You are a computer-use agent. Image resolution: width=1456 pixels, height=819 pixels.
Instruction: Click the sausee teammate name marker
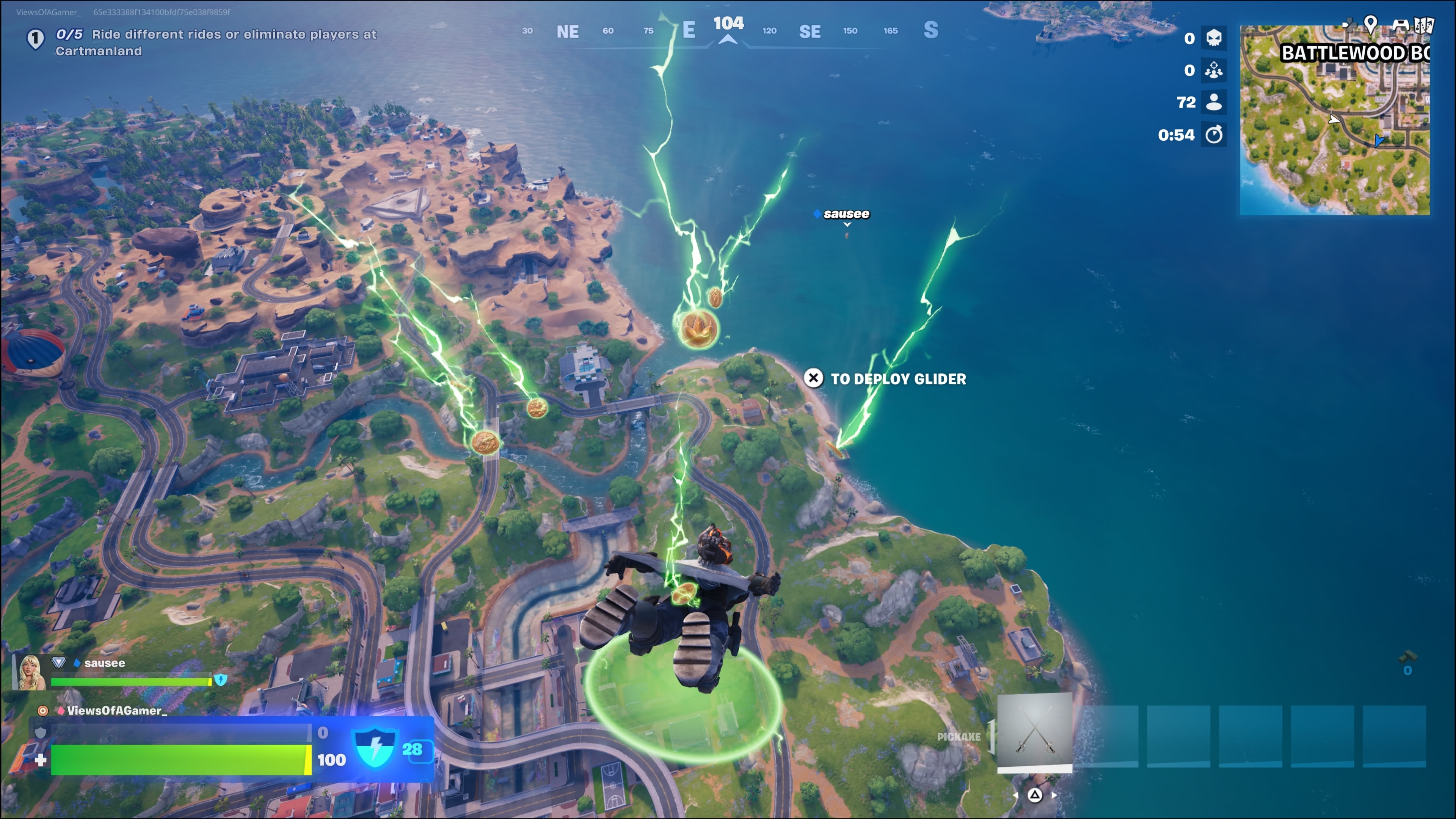click(x=846, y=214)
